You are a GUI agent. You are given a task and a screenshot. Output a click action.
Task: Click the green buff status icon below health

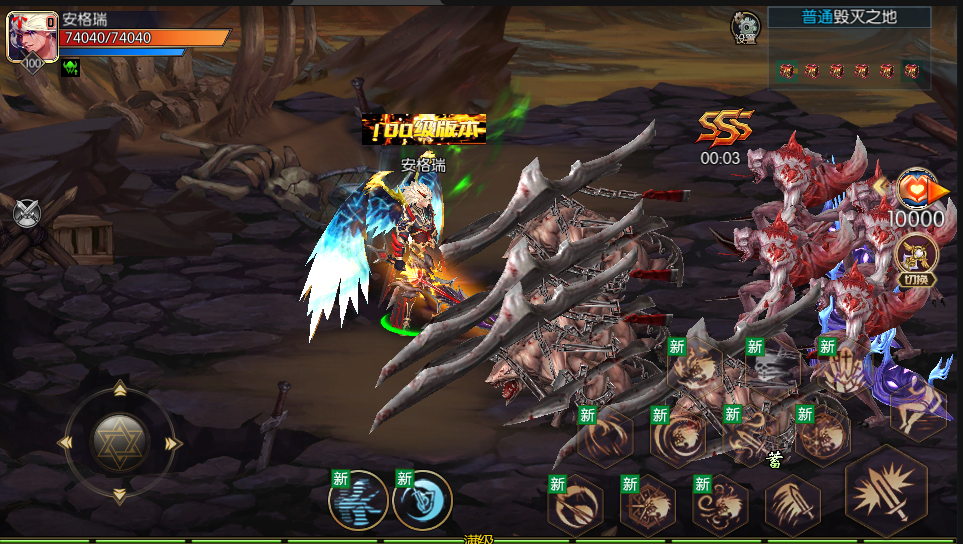point(71,68)
